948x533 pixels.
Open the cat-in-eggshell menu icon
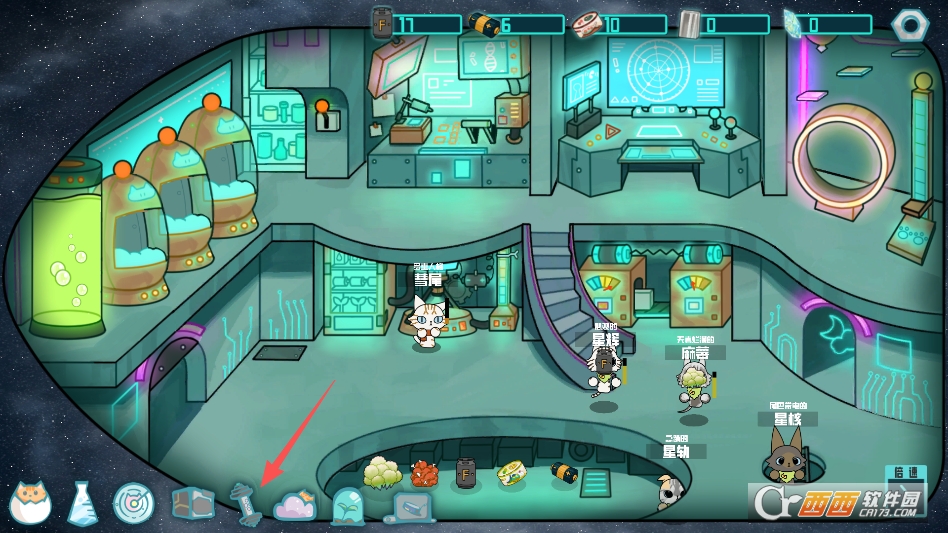point(31,503)
